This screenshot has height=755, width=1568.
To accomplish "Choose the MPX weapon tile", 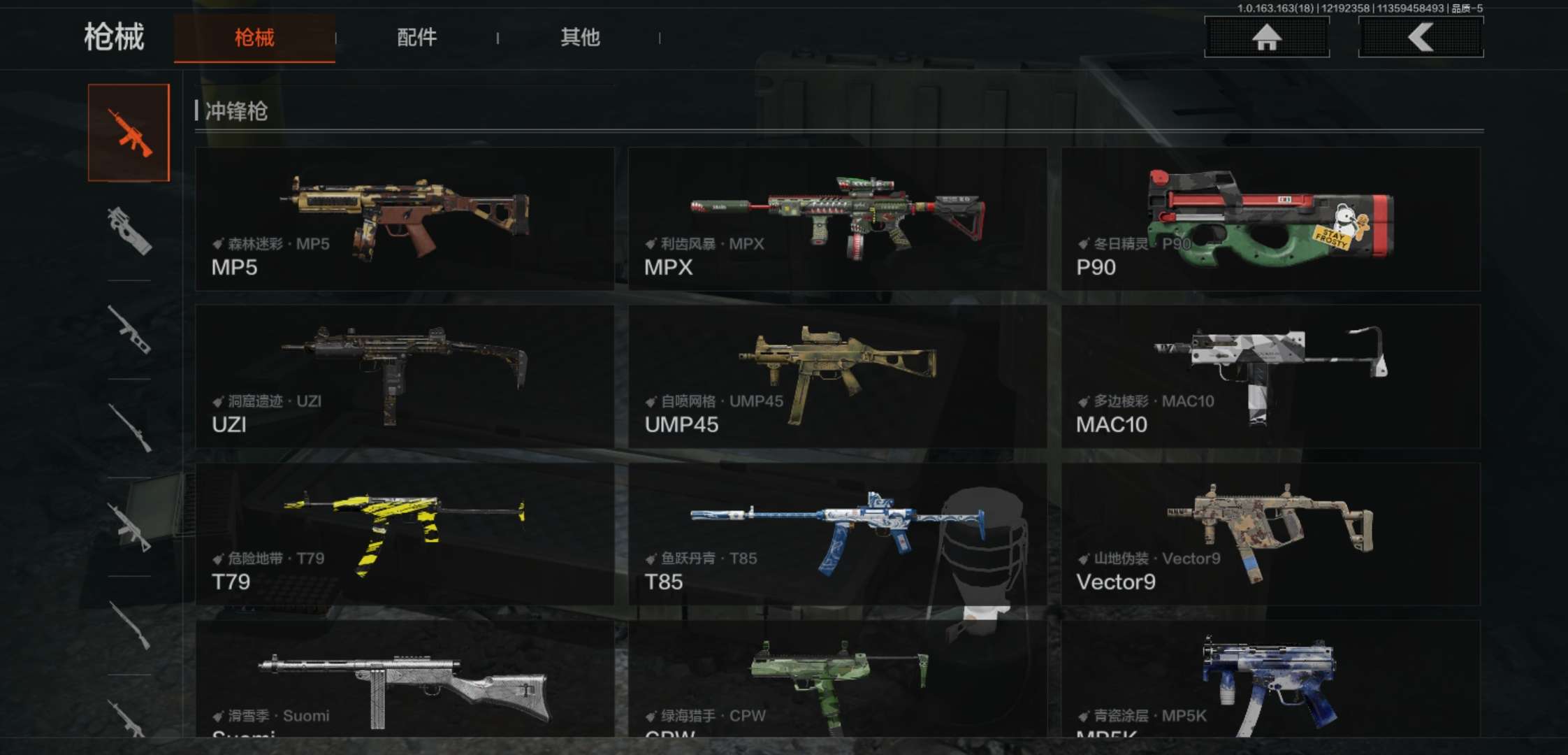I will 837,219.
